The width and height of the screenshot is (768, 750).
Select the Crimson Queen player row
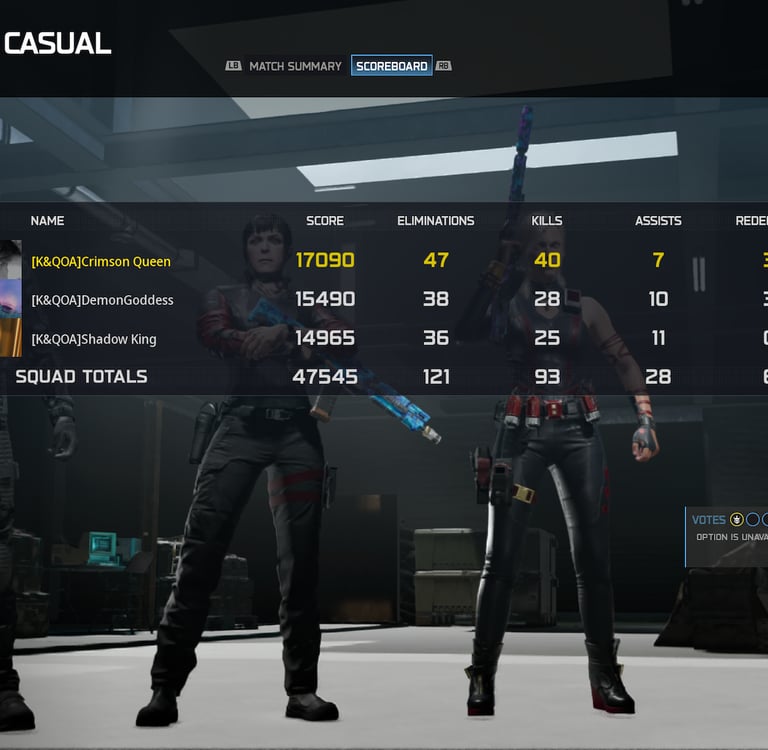(101, 261)
